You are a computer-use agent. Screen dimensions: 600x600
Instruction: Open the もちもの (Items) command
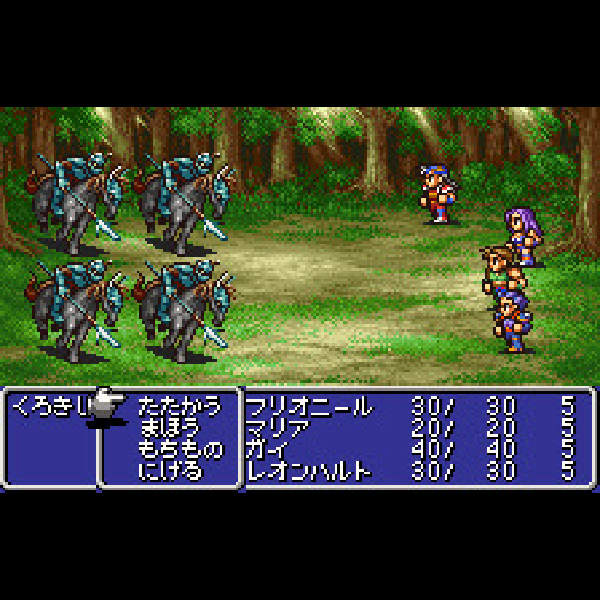point(180,449)
